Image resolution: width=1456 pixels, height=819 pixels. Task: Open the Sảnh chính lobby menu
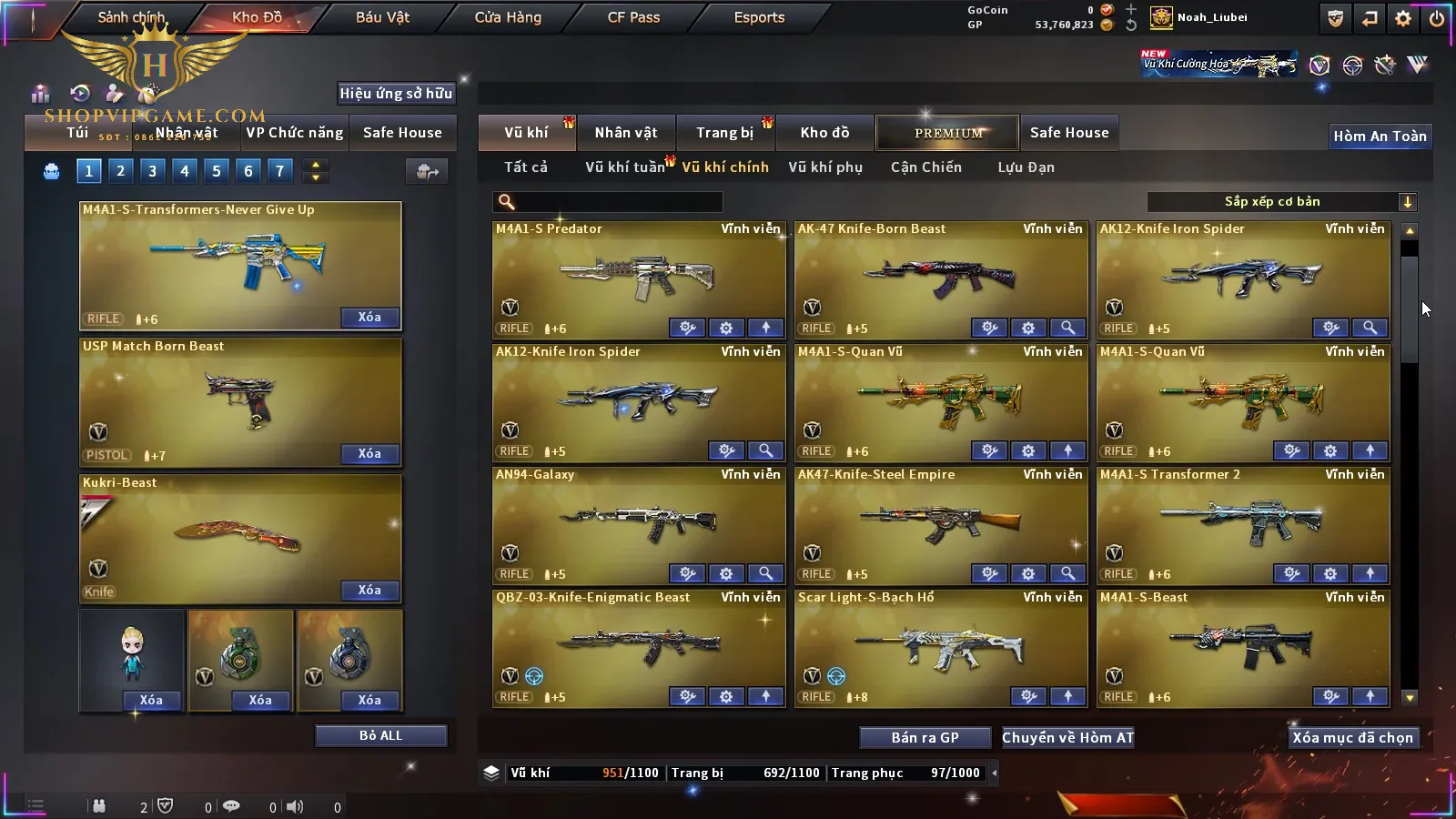tap(131, 17)
